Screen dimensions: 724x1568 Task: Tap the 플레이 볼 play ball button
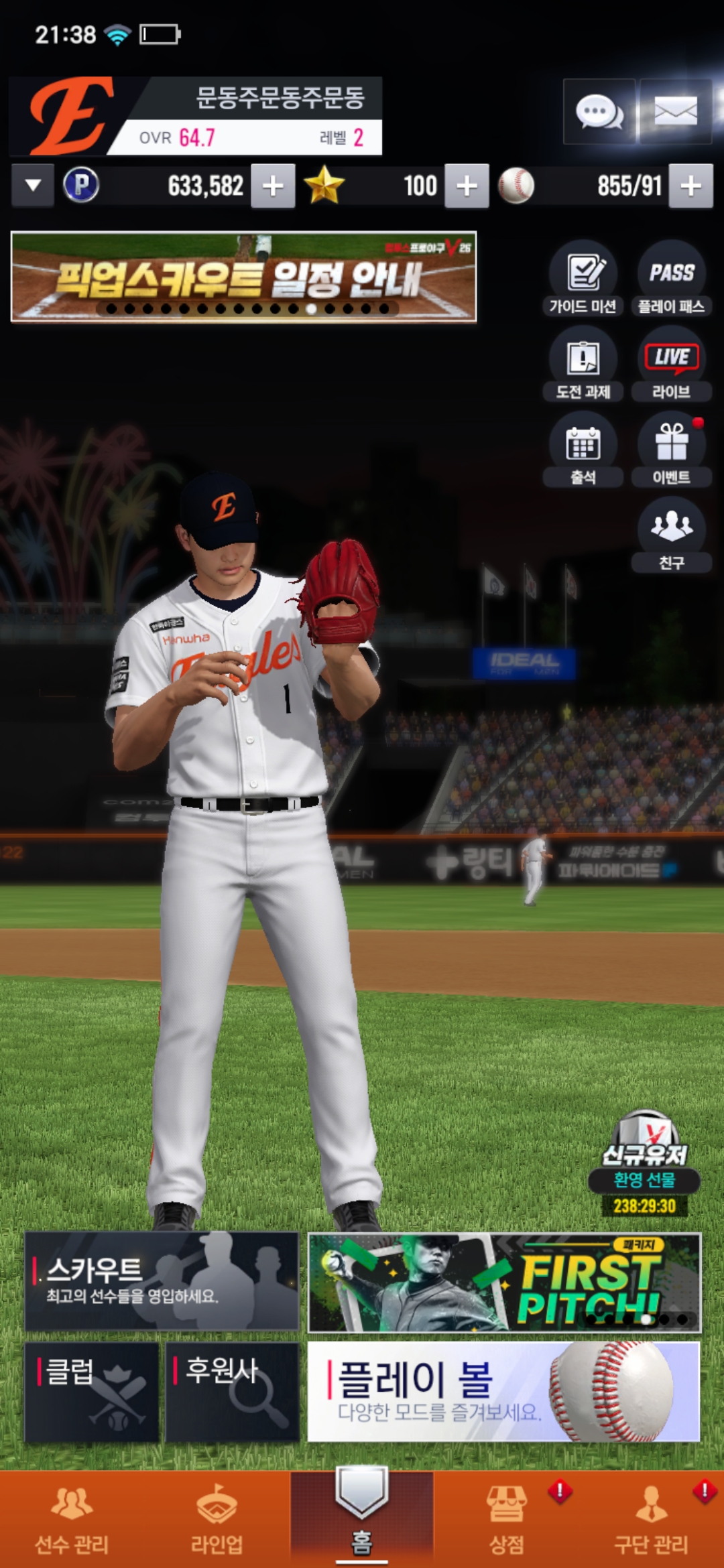click(x=503, y=1391)
